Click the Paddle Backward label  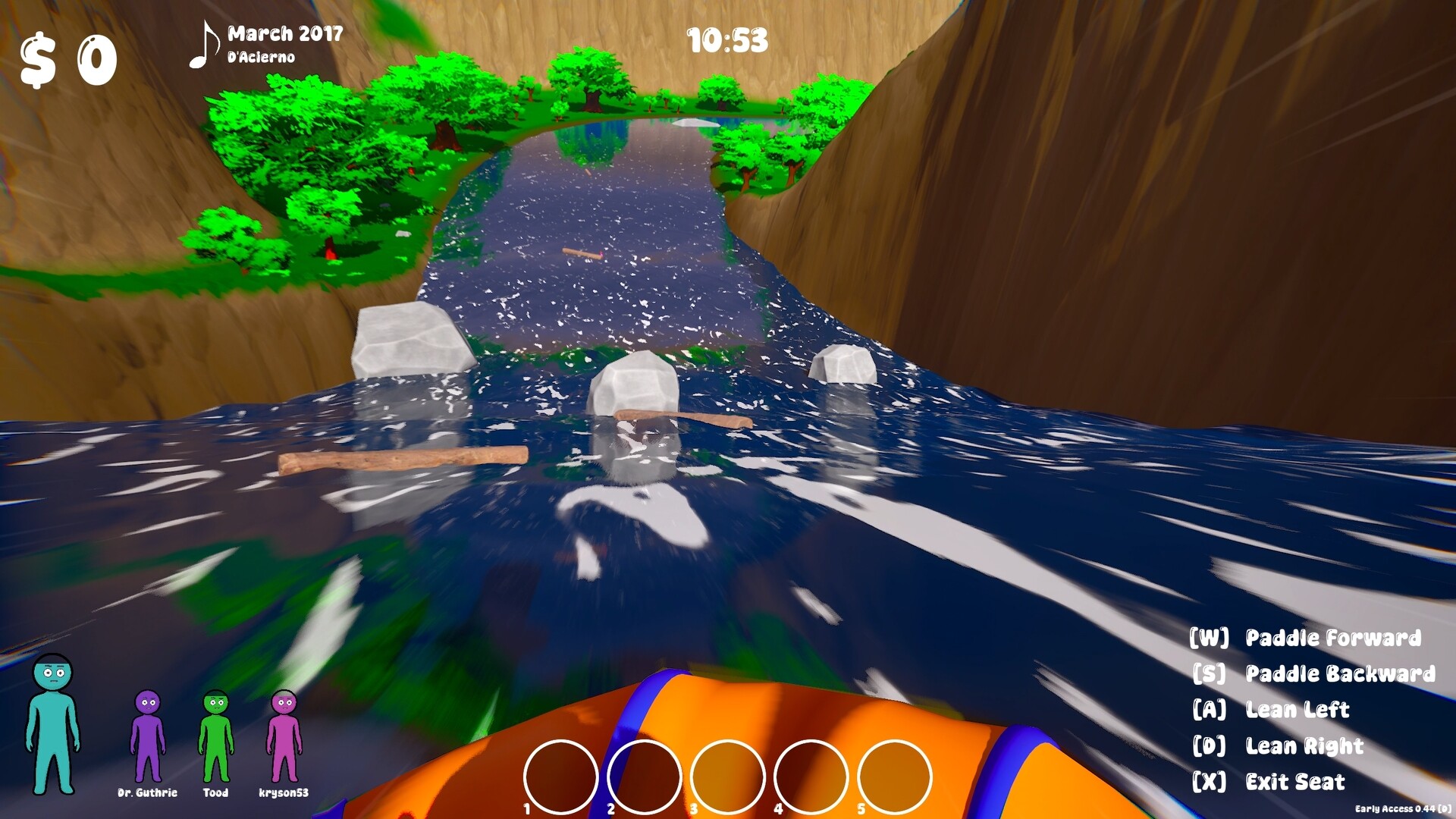pyautogui.click(x=1342, y=675)
